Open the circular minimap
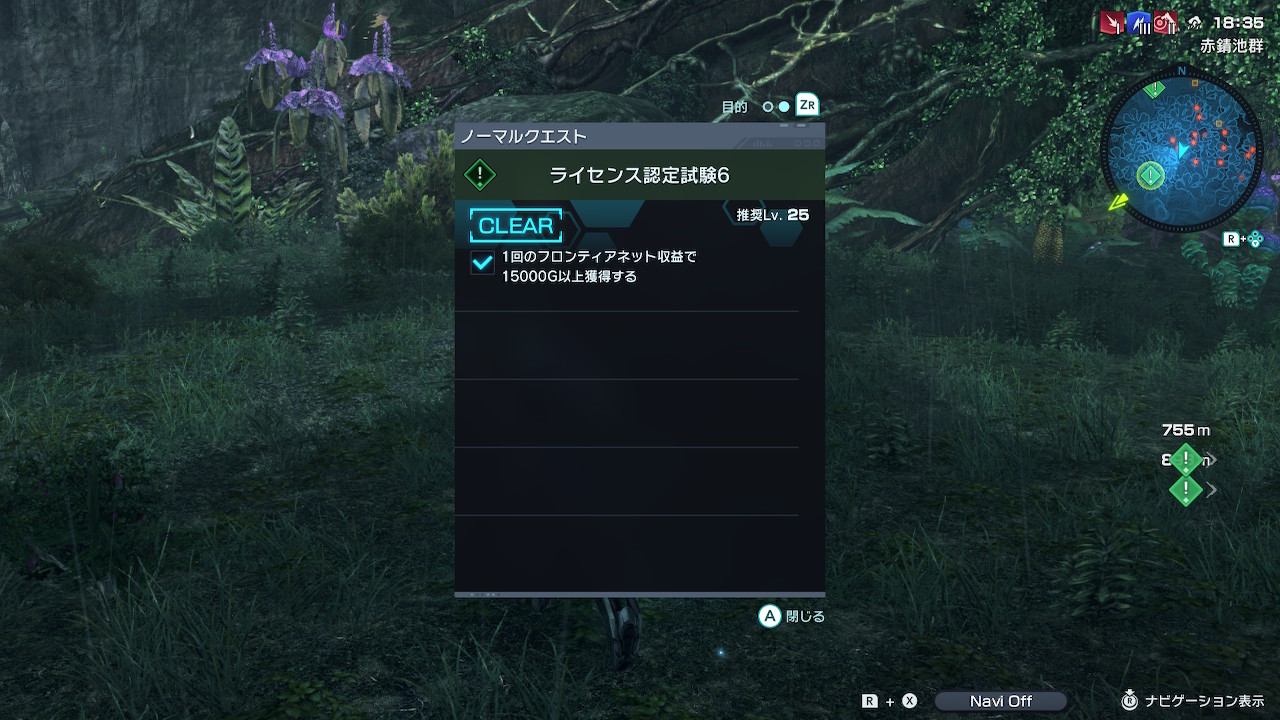1280x720 pixels. click(x=1181, y=152)
